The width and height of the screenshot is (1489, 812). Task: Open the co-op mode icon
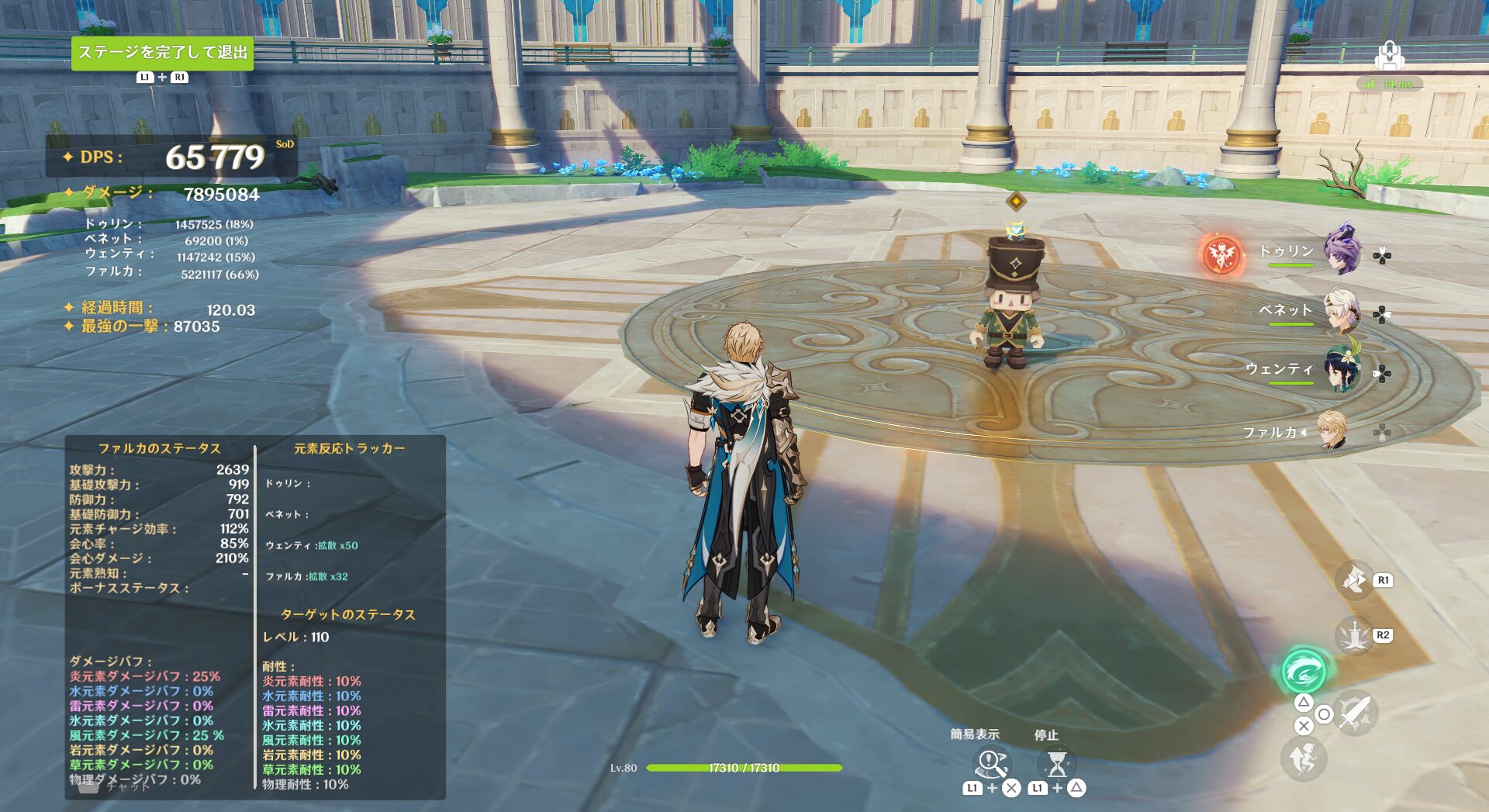1389,56
